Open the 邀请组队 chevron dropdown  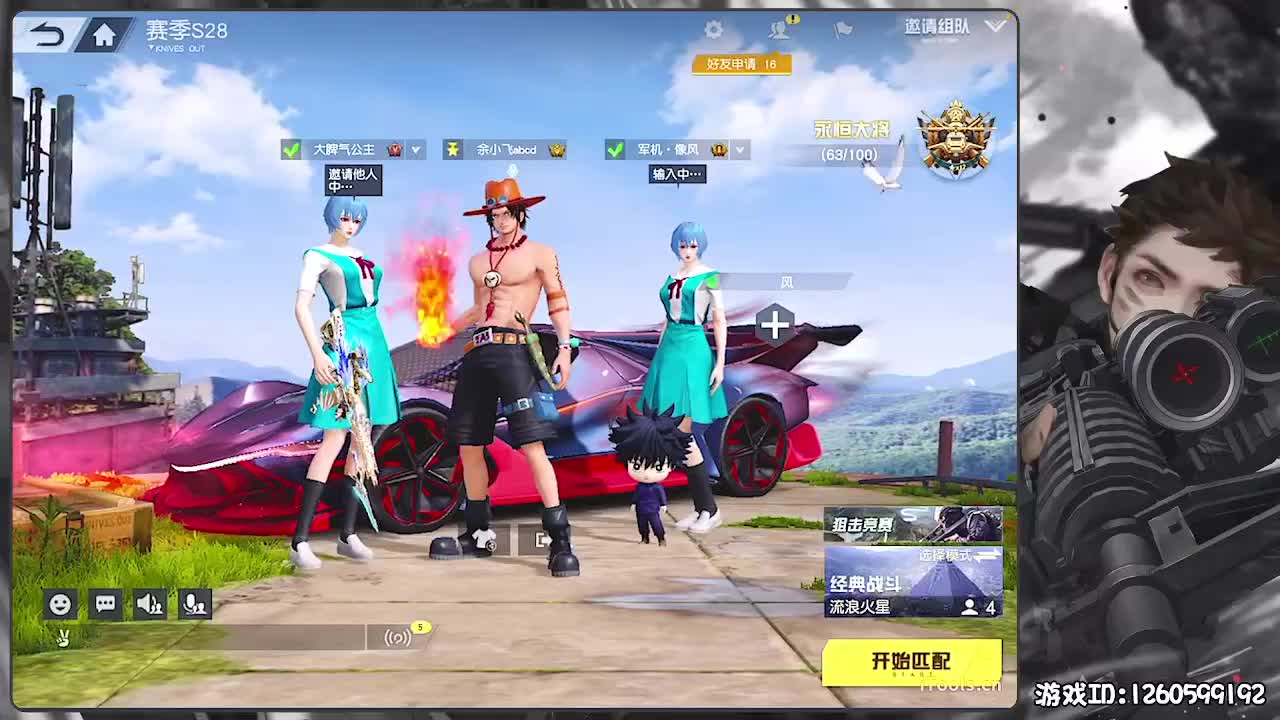(995, 28)
